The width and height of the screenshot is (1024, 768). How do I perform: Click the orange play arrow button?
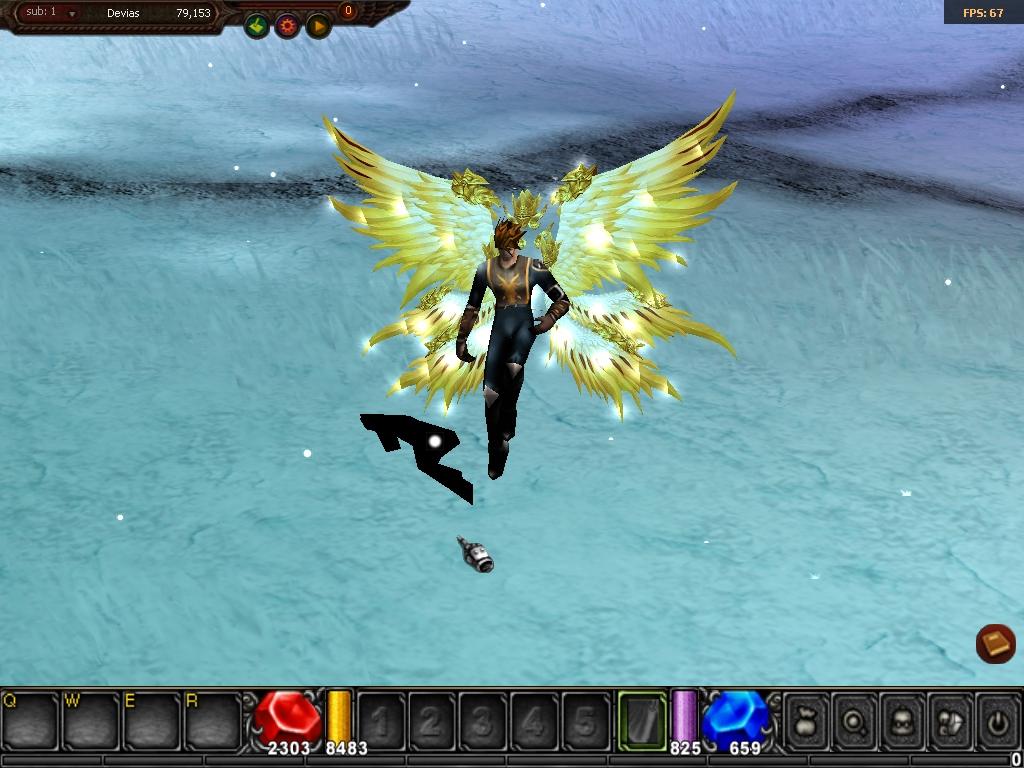coord(318,26)
